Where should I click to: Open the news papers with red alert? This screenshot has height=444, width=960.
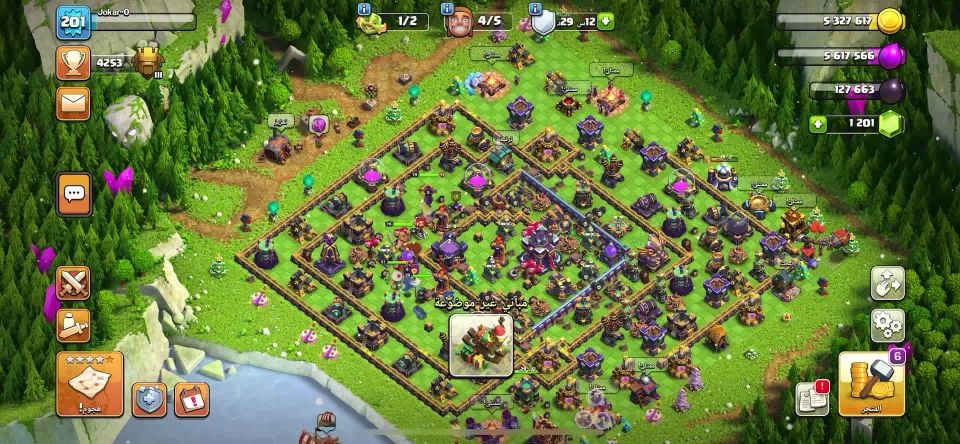[x=812, y=398]
